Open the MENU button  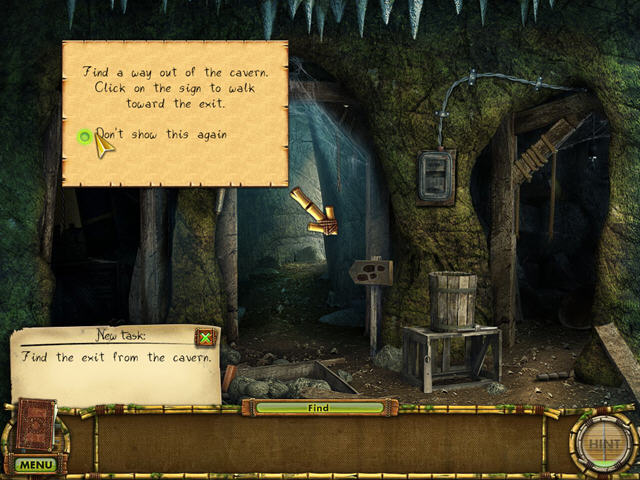coord(35,465)
